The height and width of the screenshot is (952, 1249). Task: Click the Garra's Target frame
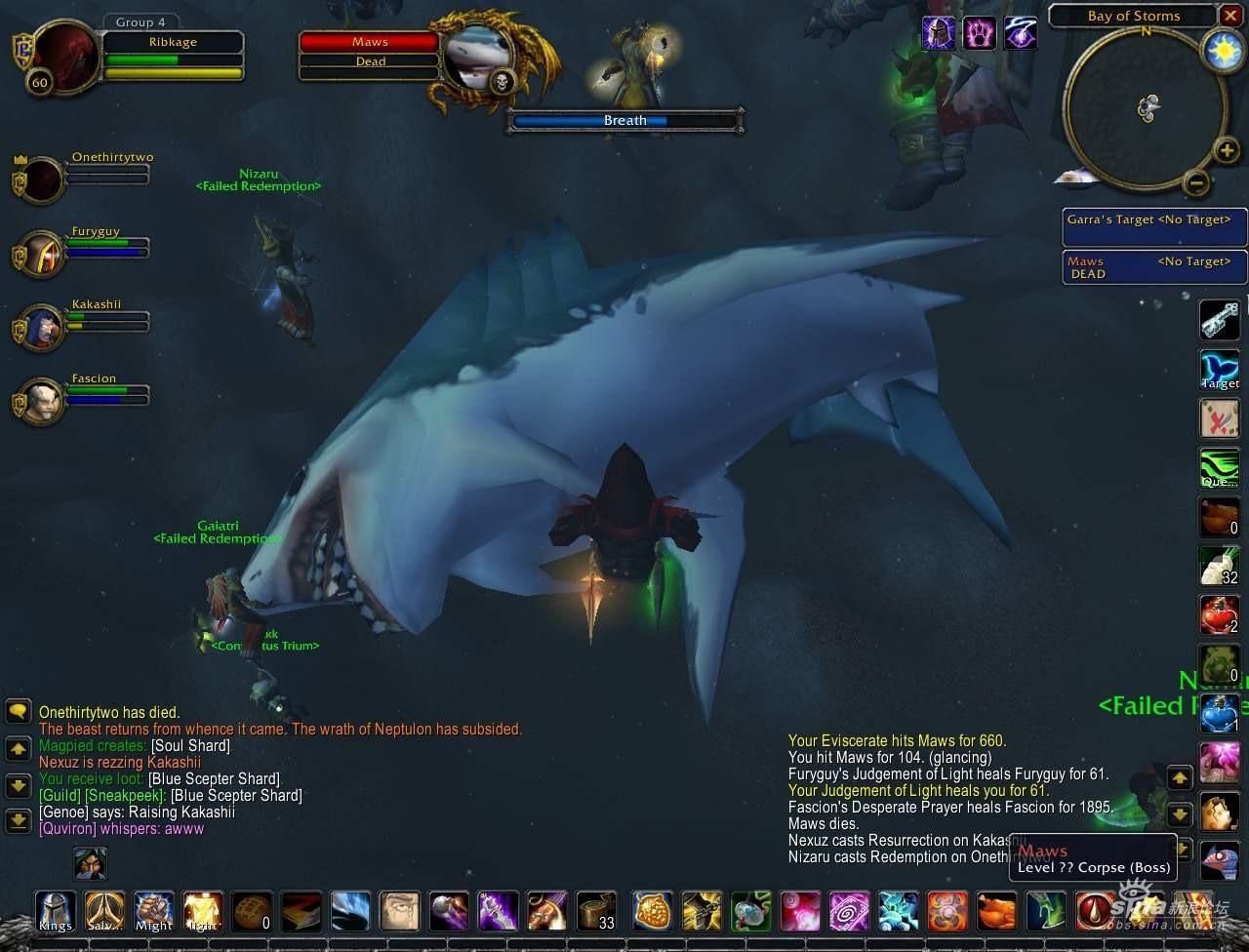tap(1154, 226)
